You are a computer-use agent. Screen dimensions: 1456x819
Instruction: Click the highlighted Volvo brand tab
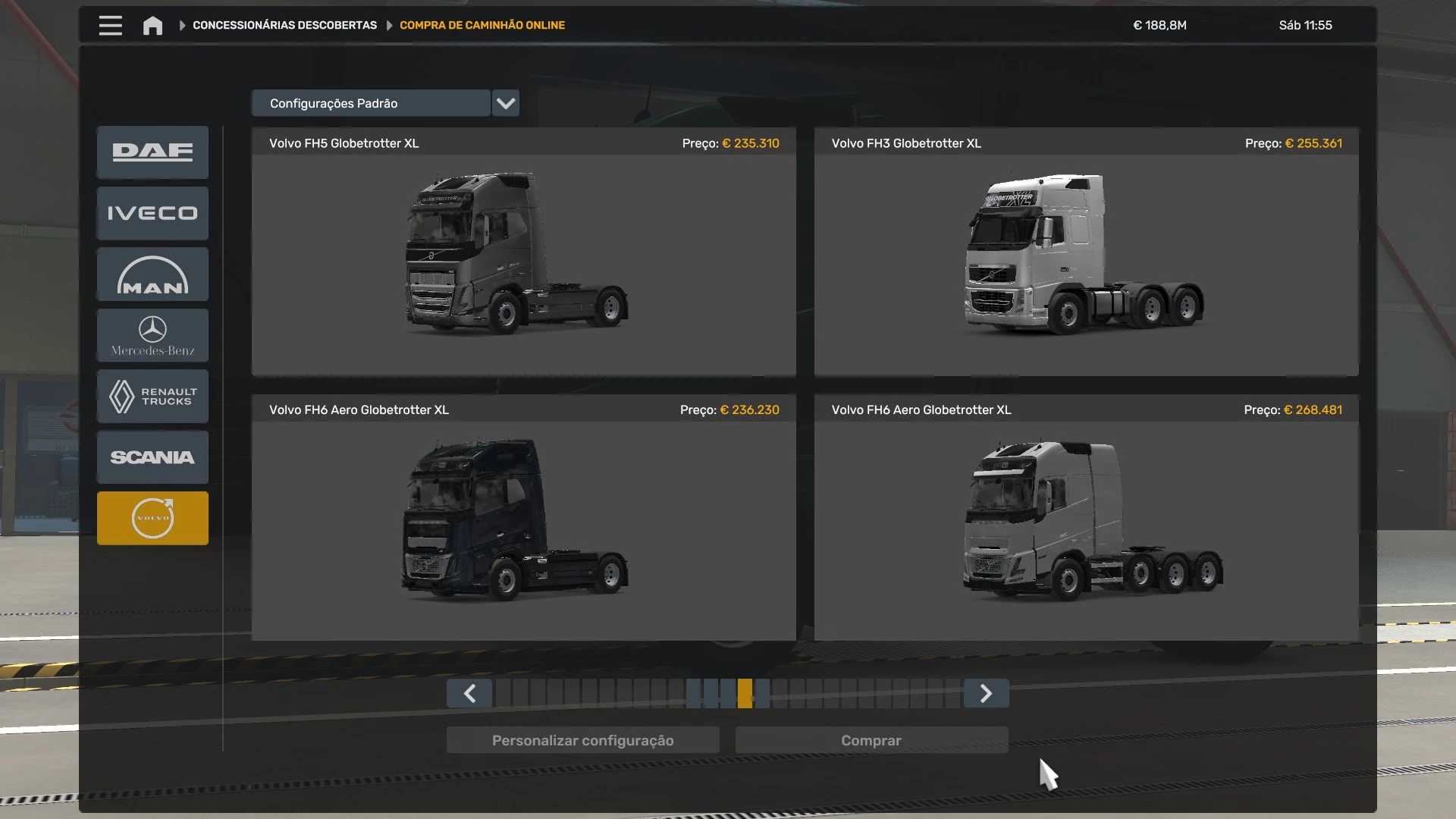(152, 519)
